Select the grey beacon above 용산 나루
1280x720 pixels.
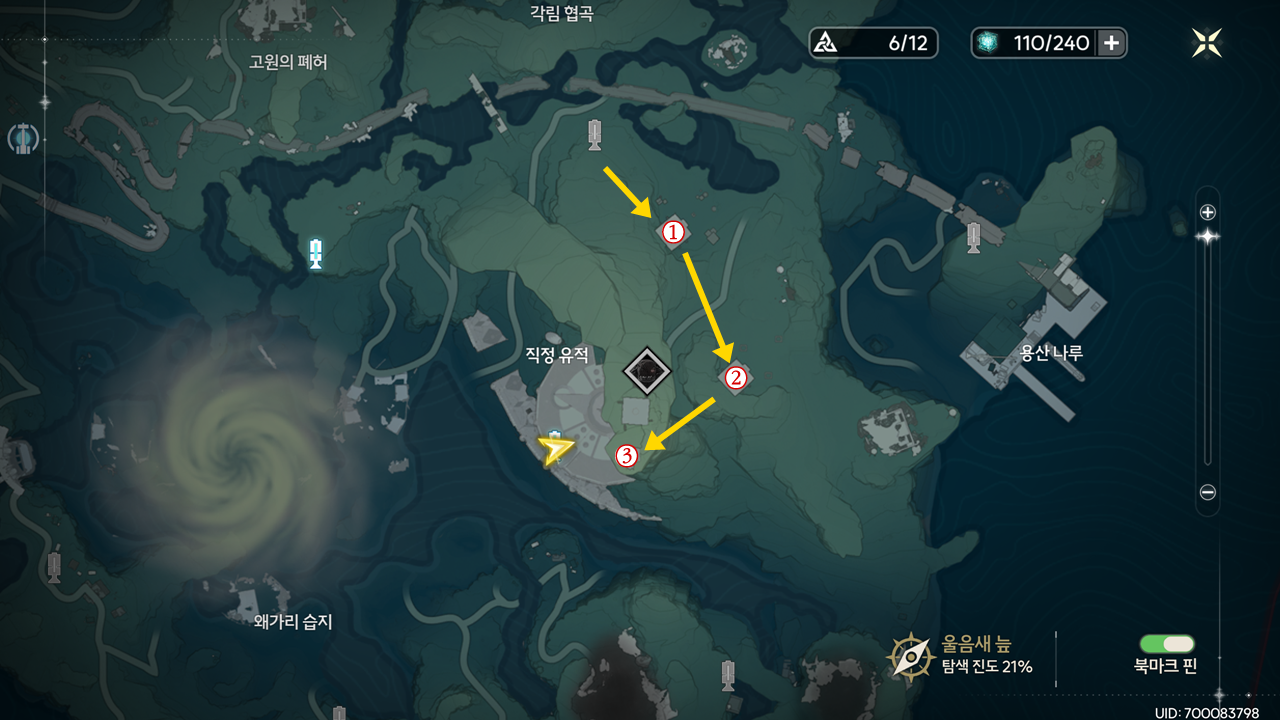tap(973, 237)
